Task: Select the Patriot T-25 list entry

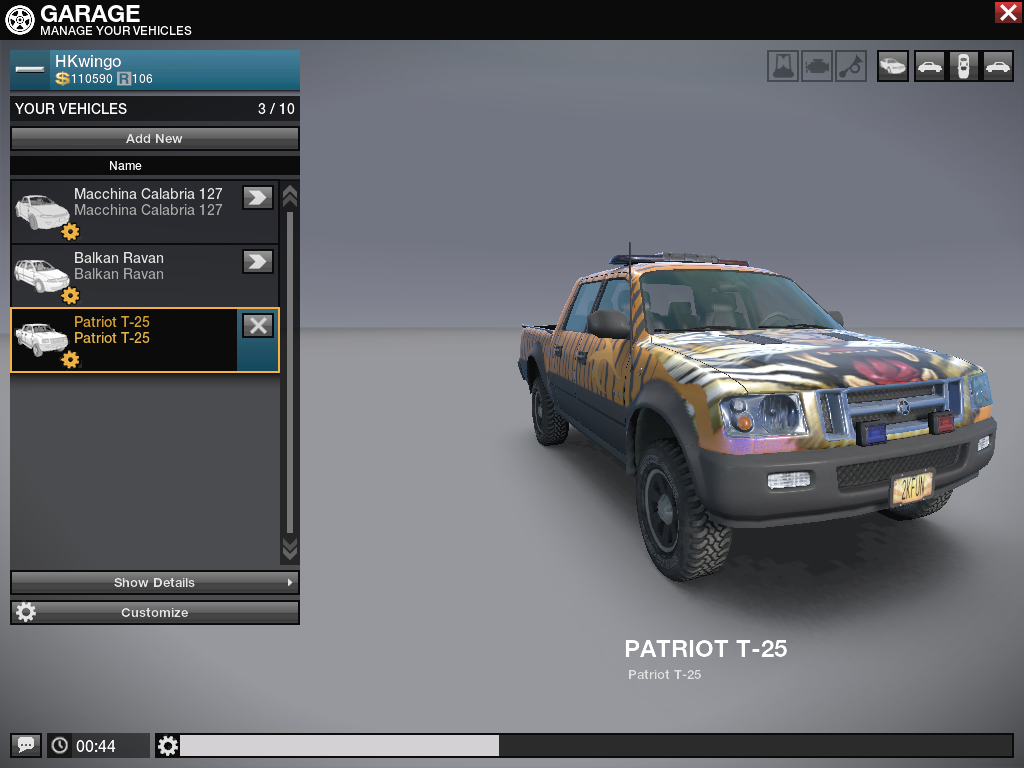Action: [130, 339]
